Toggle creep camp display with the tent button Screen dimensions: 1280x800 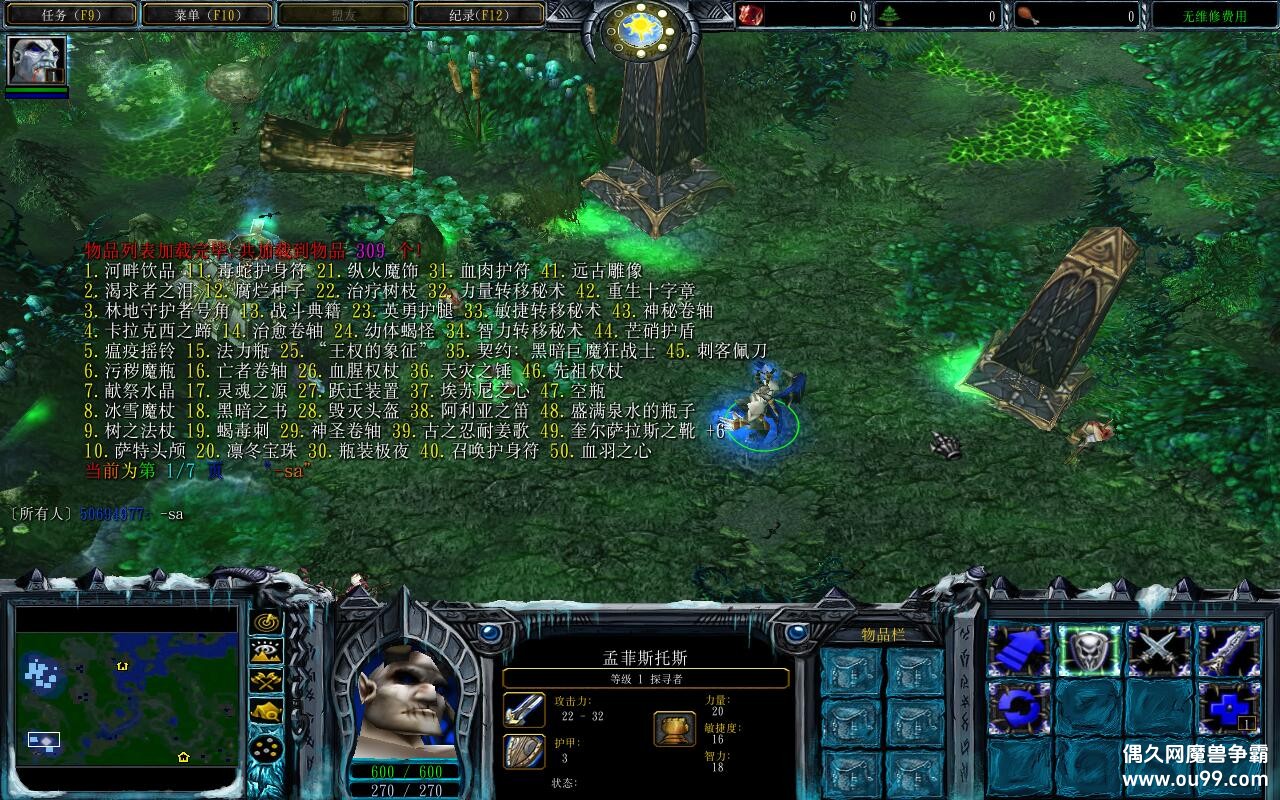(266, 713)
